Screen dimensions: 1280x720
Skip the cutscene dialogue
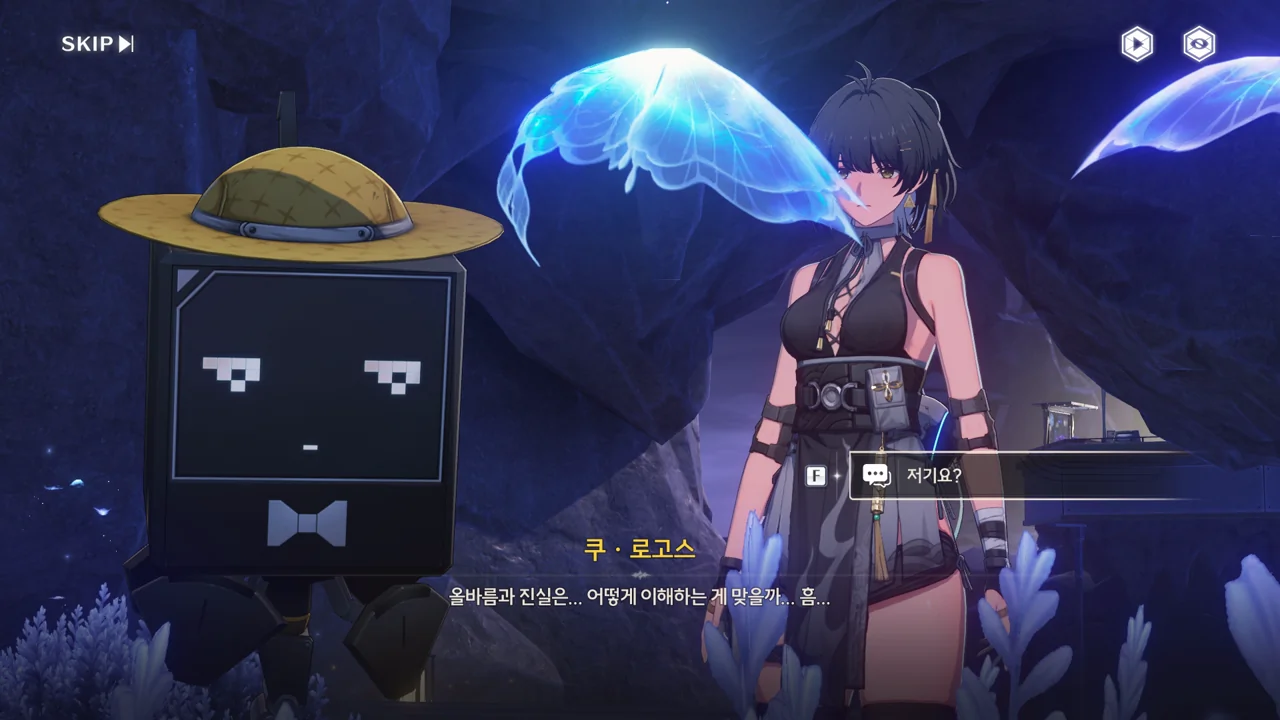(x=97, y=44)
